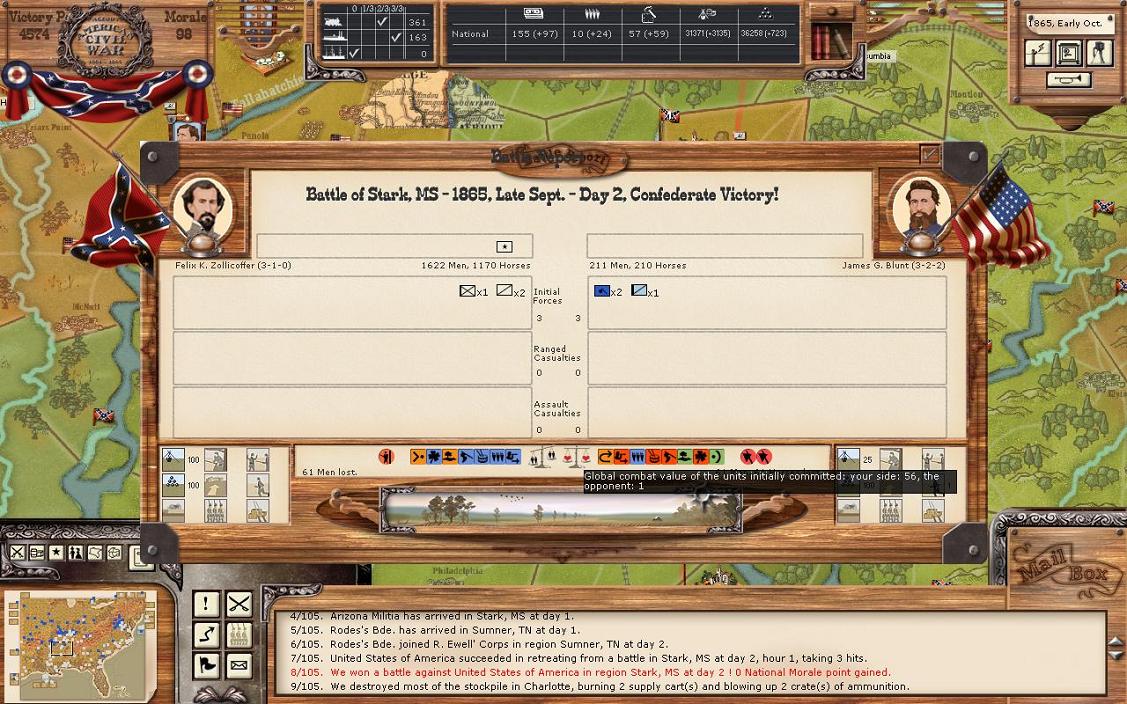This screenshot has width=1127, height=704.
Task: Select James G. Blunt's portrait
Action: click(x=920, y=209)
